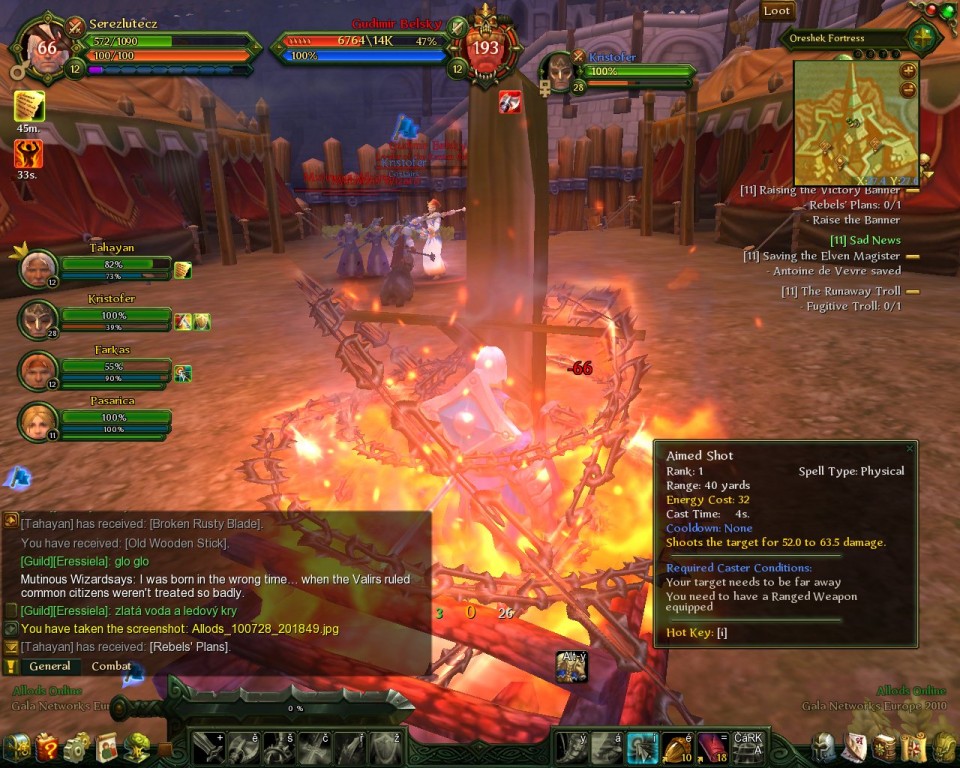
Task: Use the acorn item with 10 count
Action: (678, 747)
